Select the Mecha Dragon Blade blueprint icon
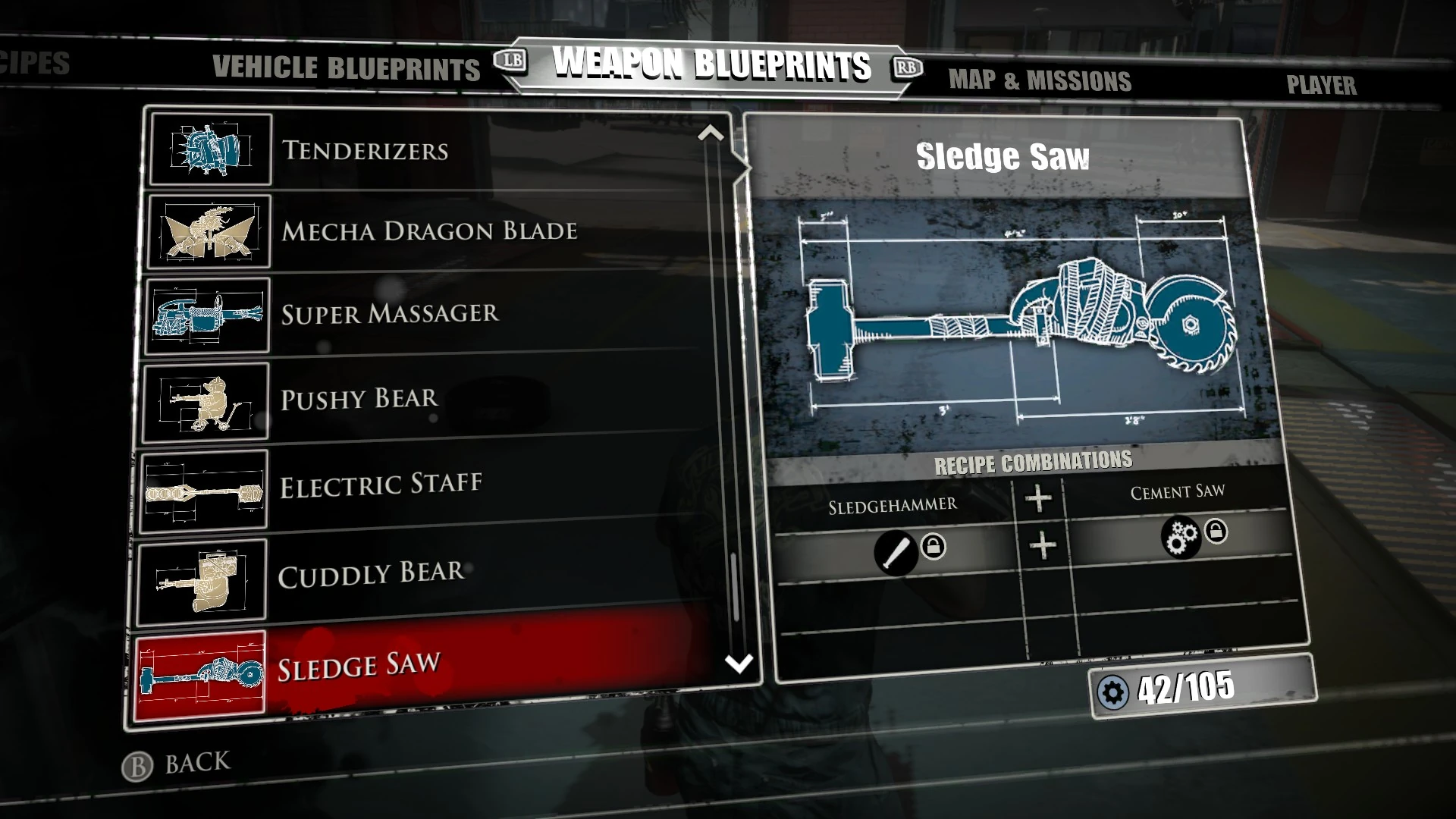Image resolution: width=1456 pixels, height=819 pixels. pyautogui.click(x=208, y=233)
